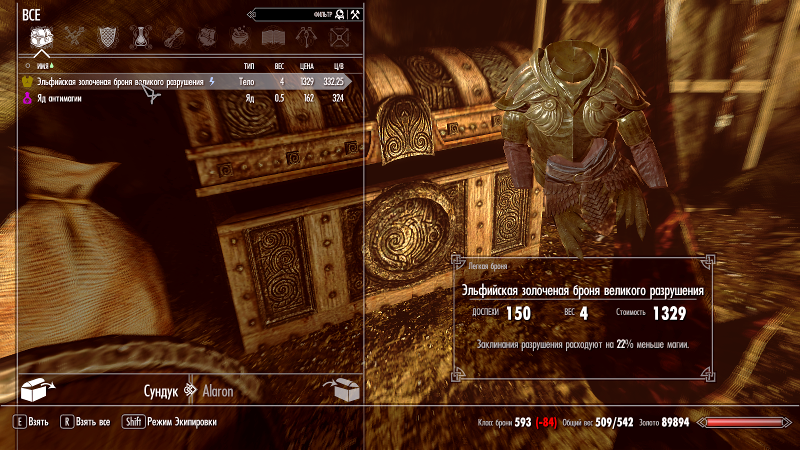Open the keys category tab
This screenshot has height=450, width=800.
coord(307,38)
